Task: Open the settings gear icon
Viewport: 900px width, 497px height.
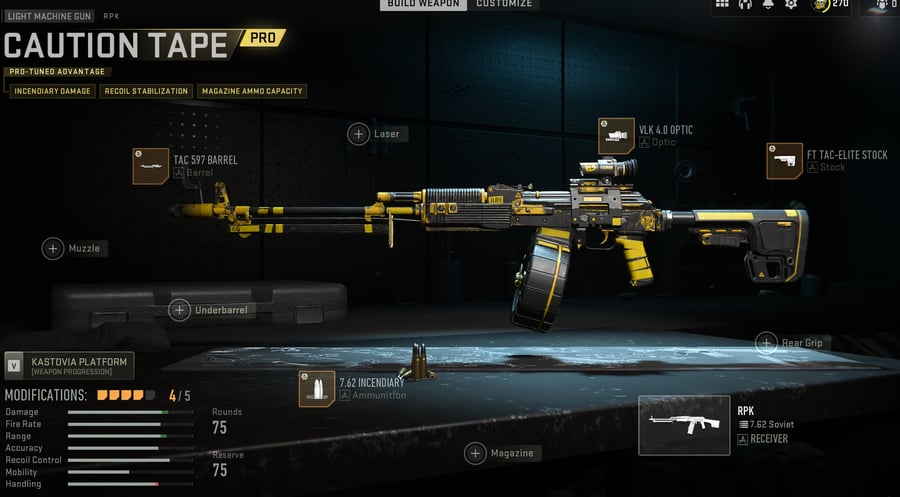Action: [791, 5]
